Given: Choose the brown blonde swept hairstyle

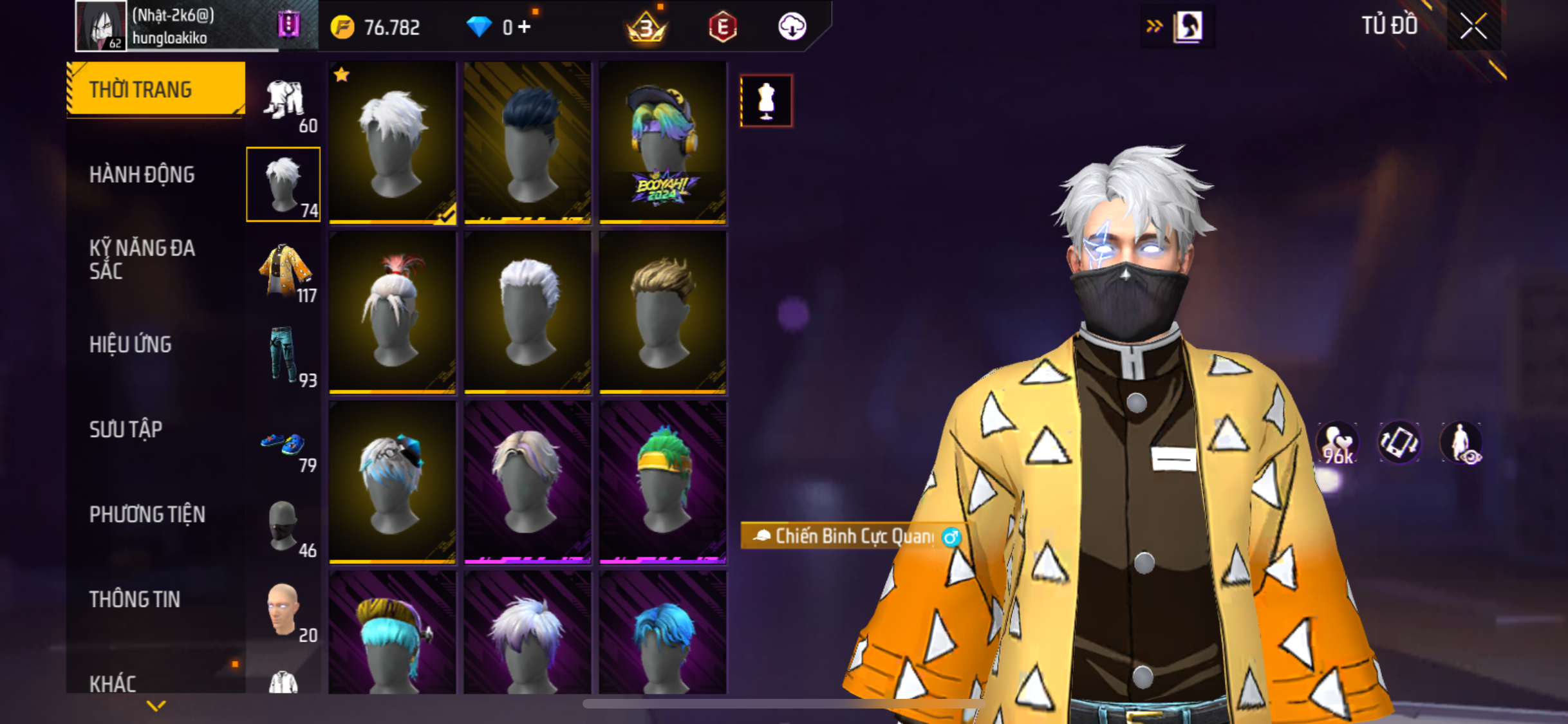Looking at the screenshot, I should pyautogui.click(x=662, y=312).
